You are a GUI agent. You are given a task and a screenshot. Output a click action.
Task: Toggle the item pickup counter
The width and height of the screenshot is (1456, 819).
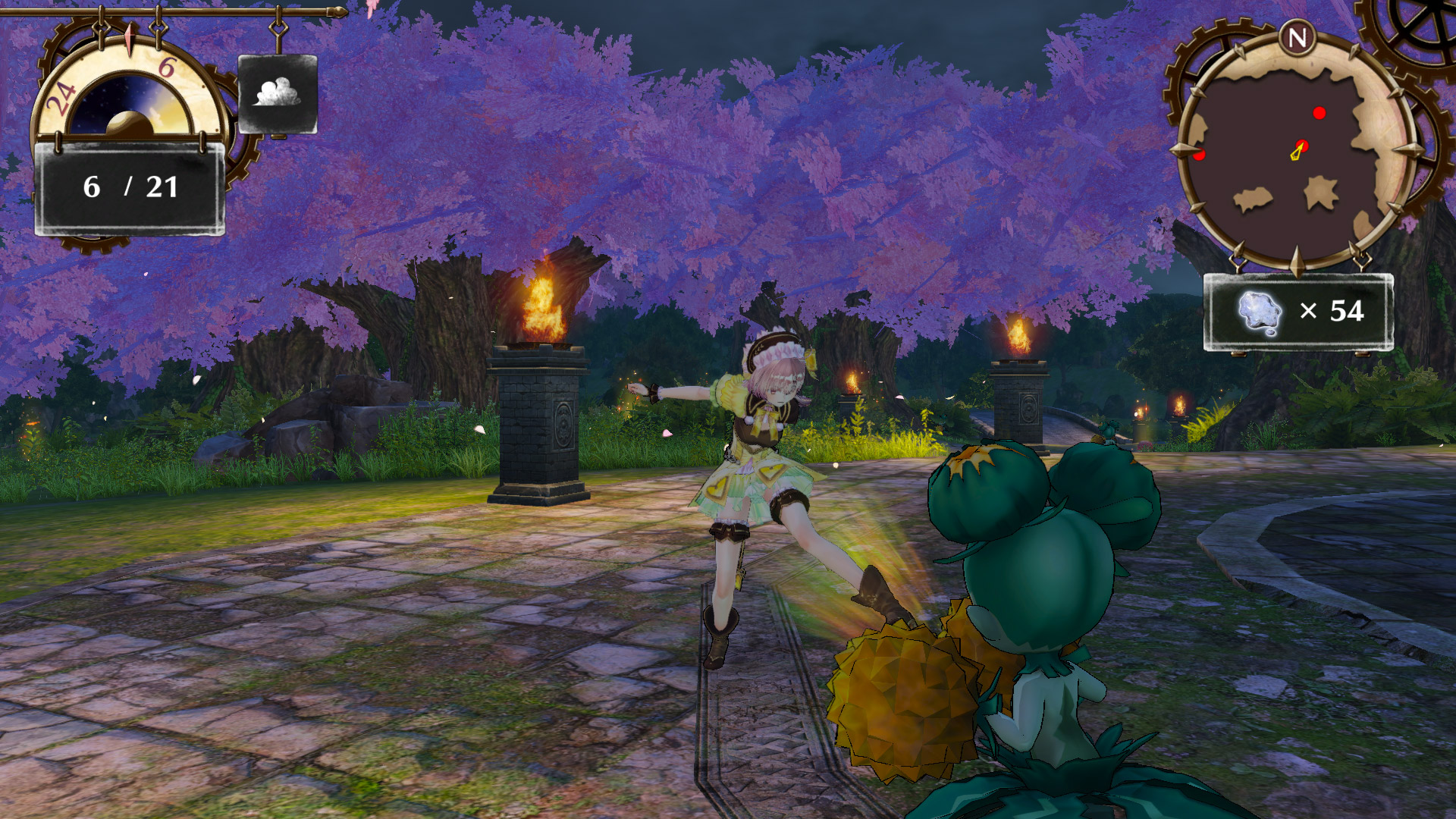point(1298,312)
